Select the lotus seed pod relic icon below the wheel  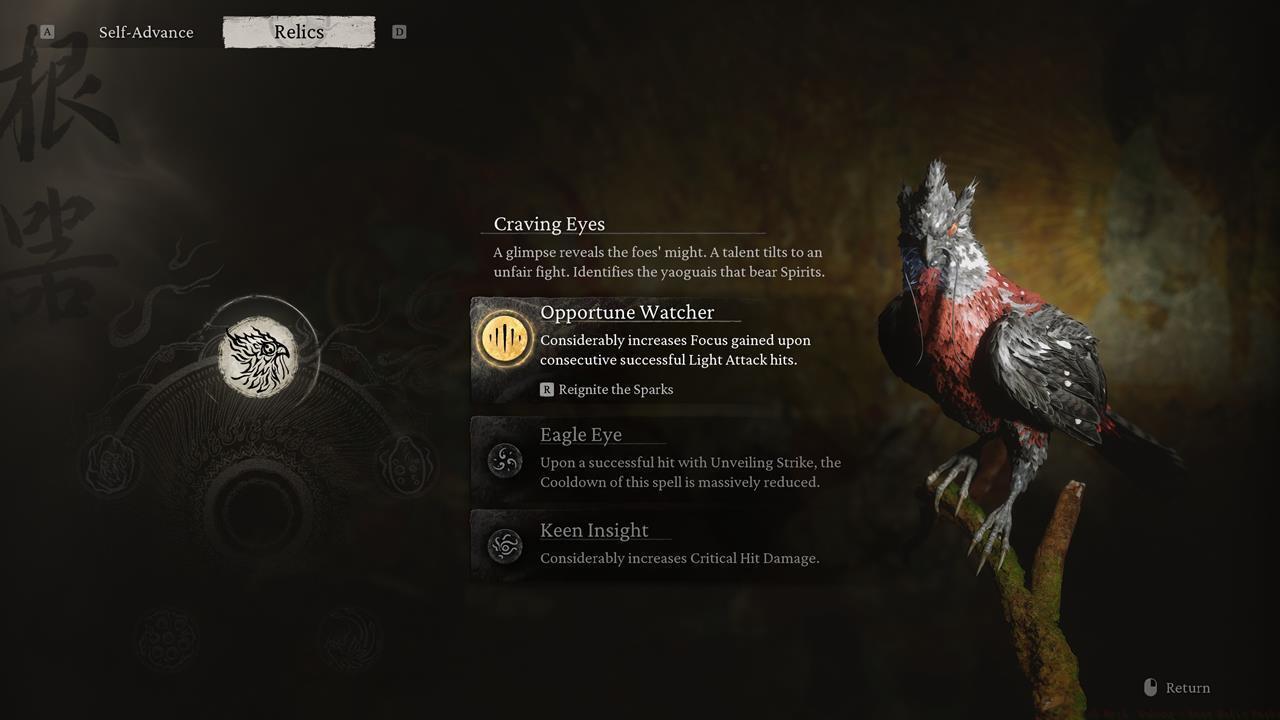[166, 635]
